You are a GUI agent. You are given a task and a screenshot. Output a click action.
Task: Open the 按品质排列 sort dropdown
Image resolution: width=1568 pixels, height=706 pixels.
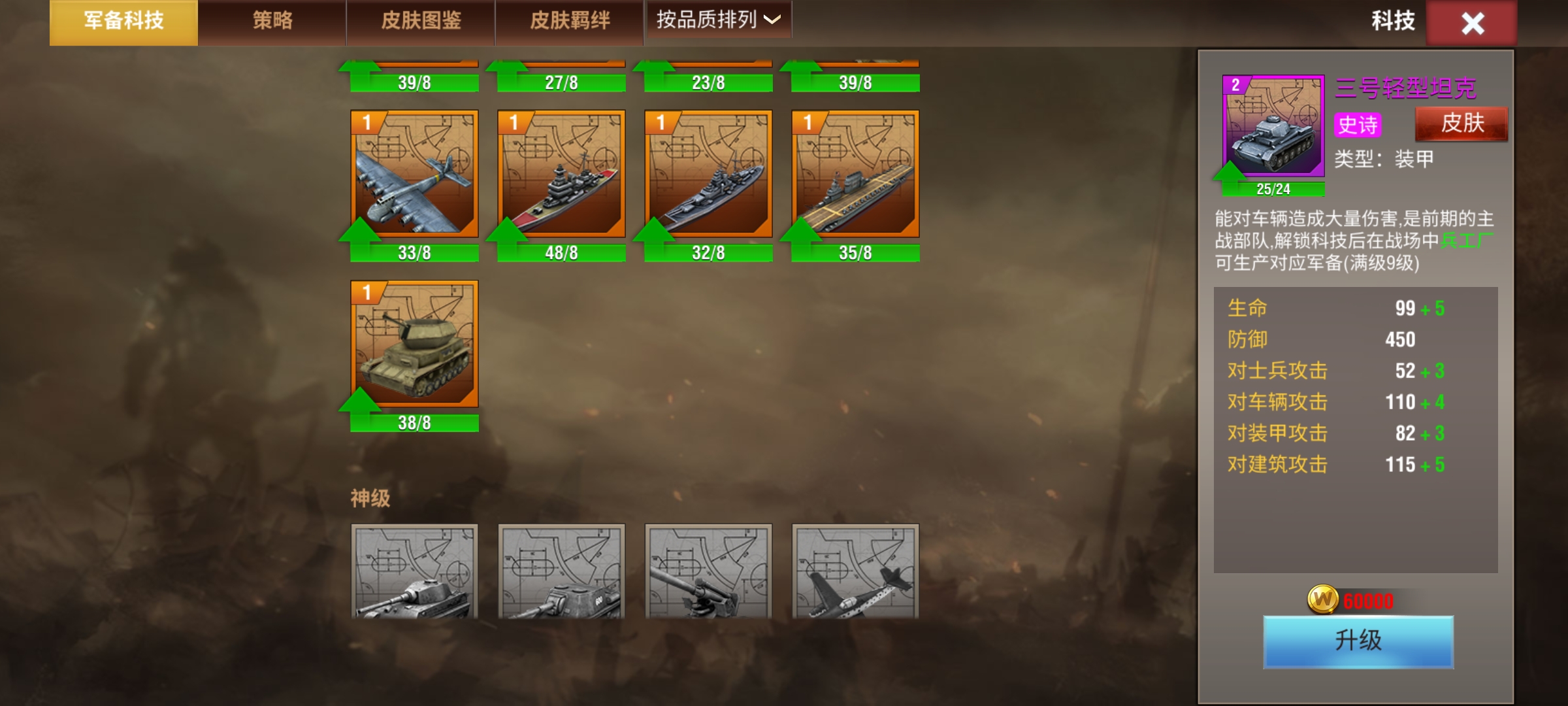coord(718,20)
